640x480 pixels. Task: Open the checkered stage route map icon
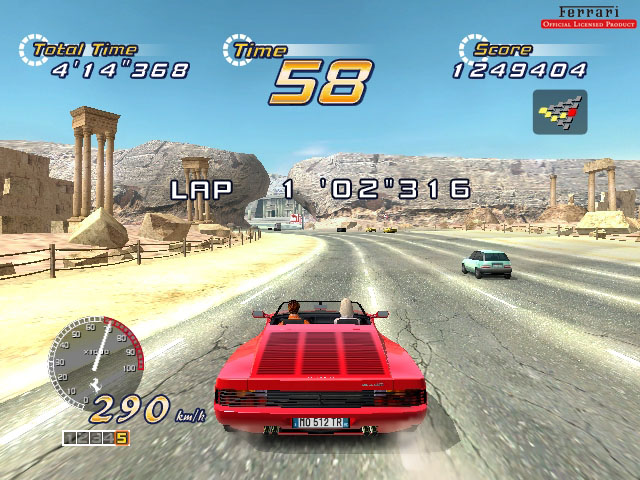559,112
